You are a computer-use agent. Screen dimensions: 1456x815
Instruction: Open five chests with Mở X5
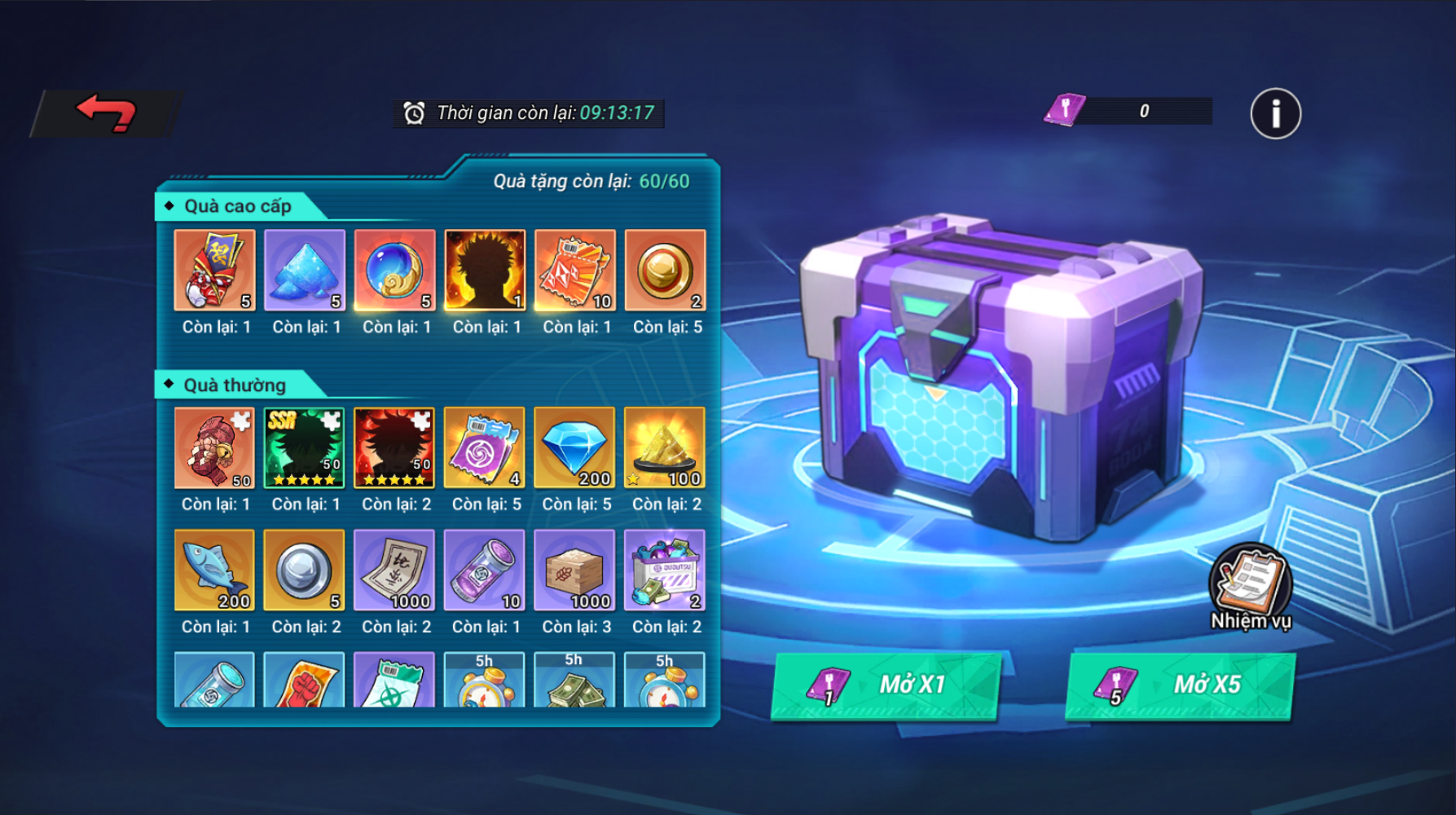[1179, 685]
